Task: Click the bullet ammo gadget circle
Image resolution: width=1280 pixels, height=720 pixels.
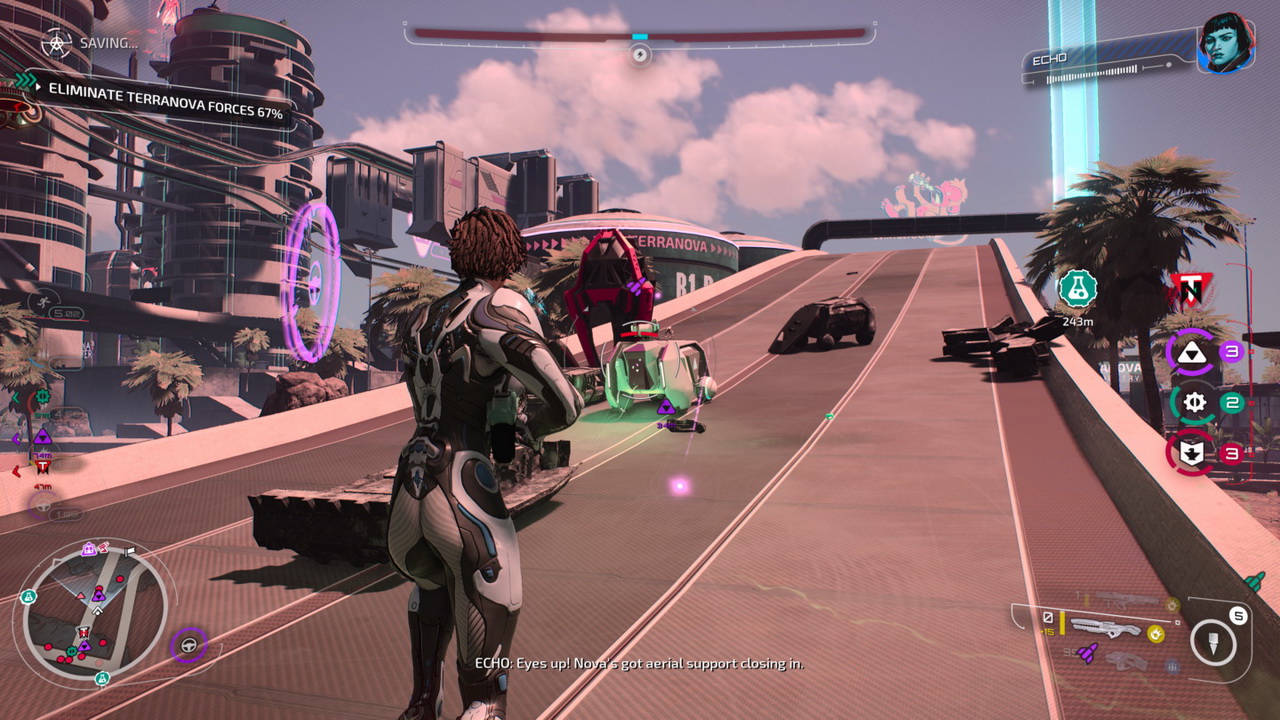Action: click(1213, 643)
